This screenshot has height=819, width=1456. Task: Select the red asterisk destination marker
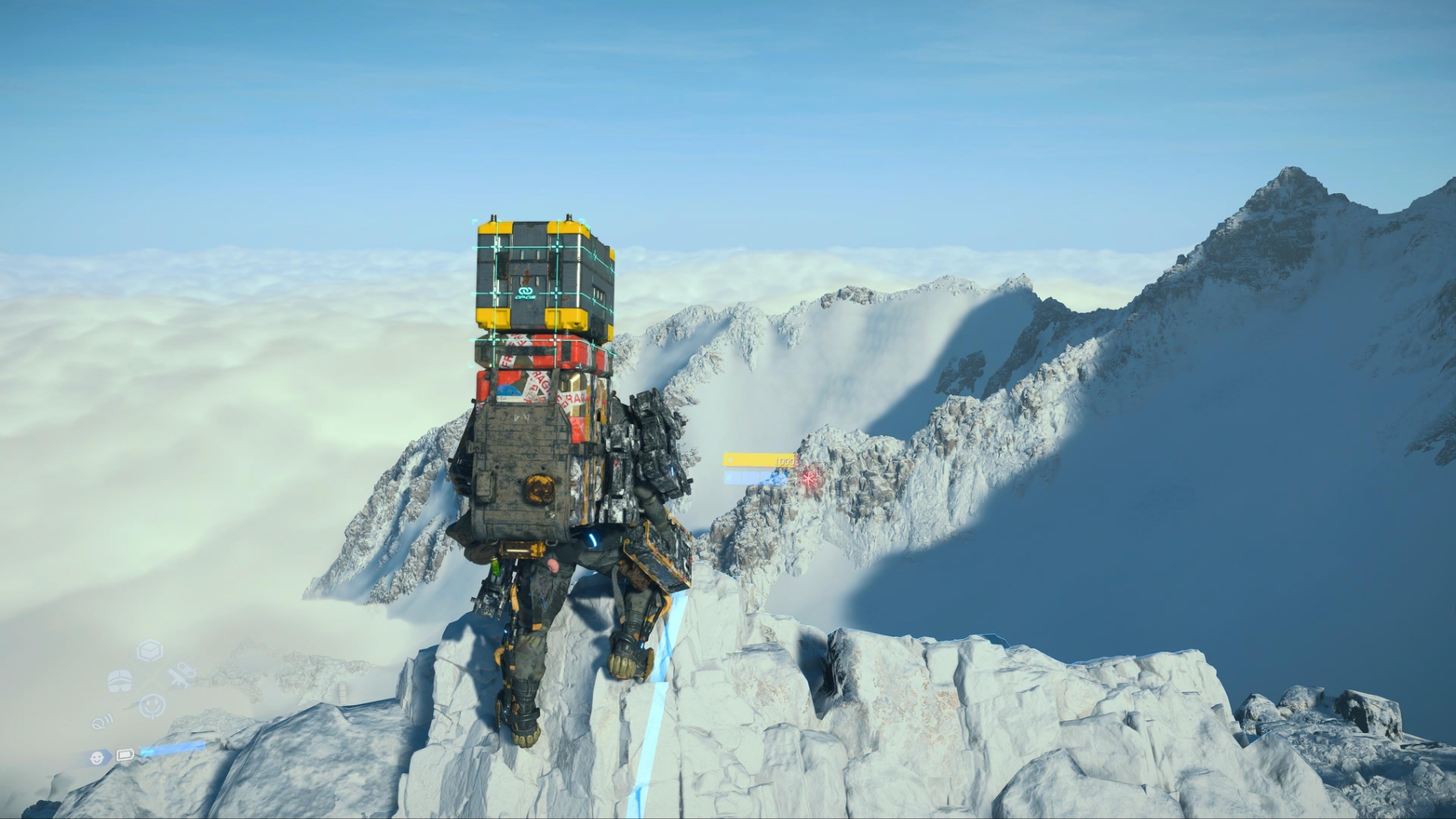[808, 478]
